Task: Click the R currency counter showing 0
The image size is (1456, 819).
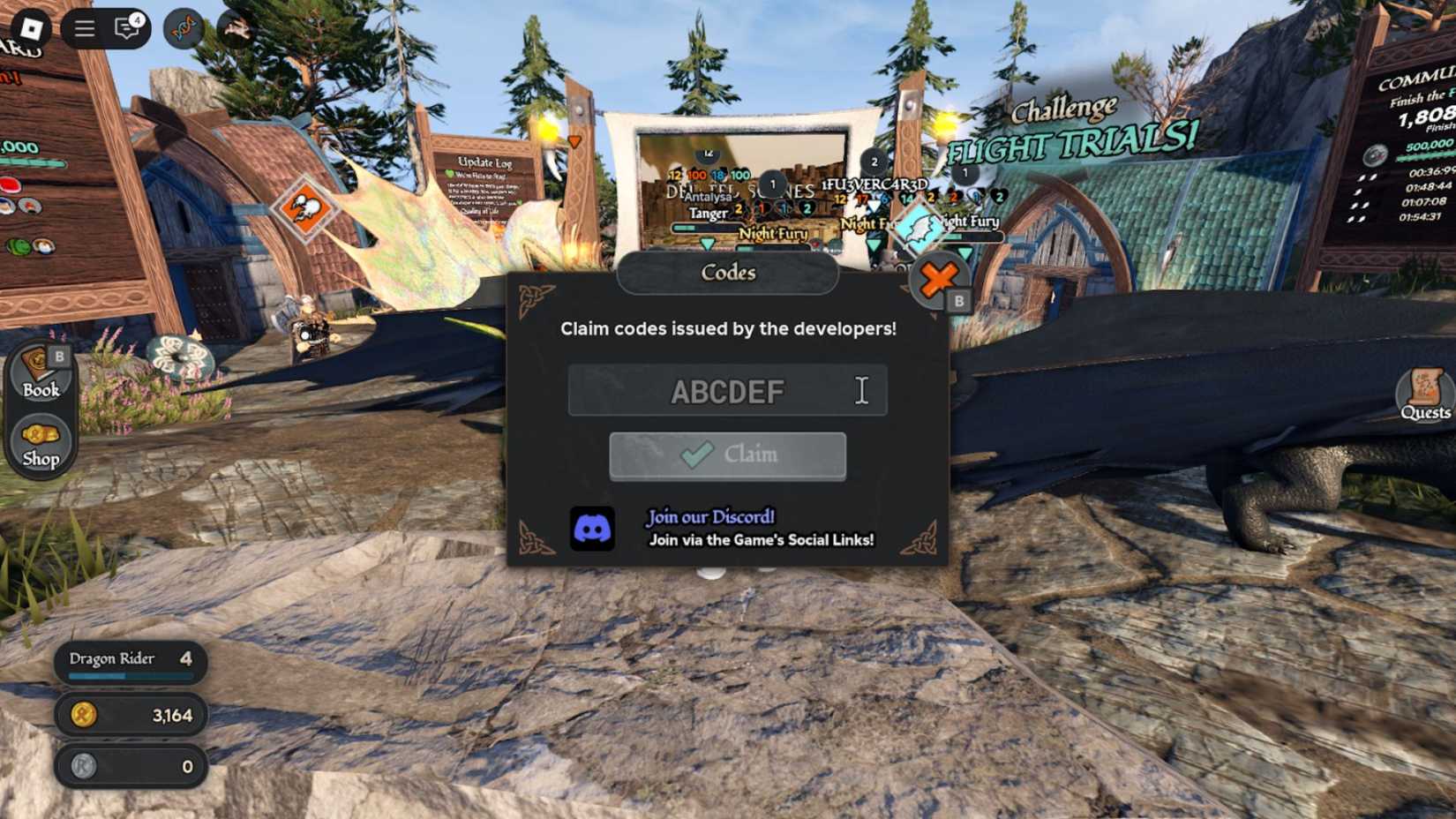Action: click(x=131, y=765)
